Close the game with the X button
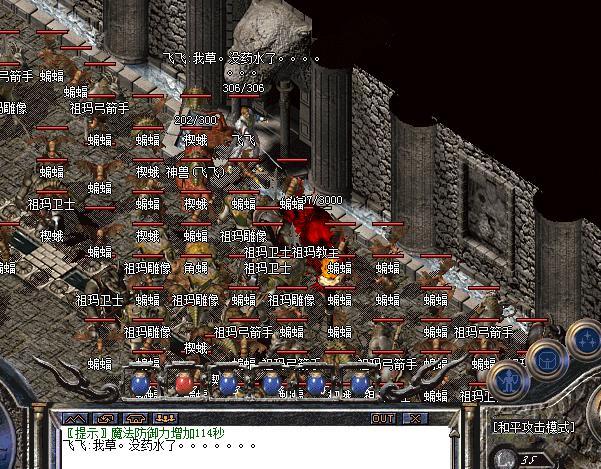 click(413, 418)
